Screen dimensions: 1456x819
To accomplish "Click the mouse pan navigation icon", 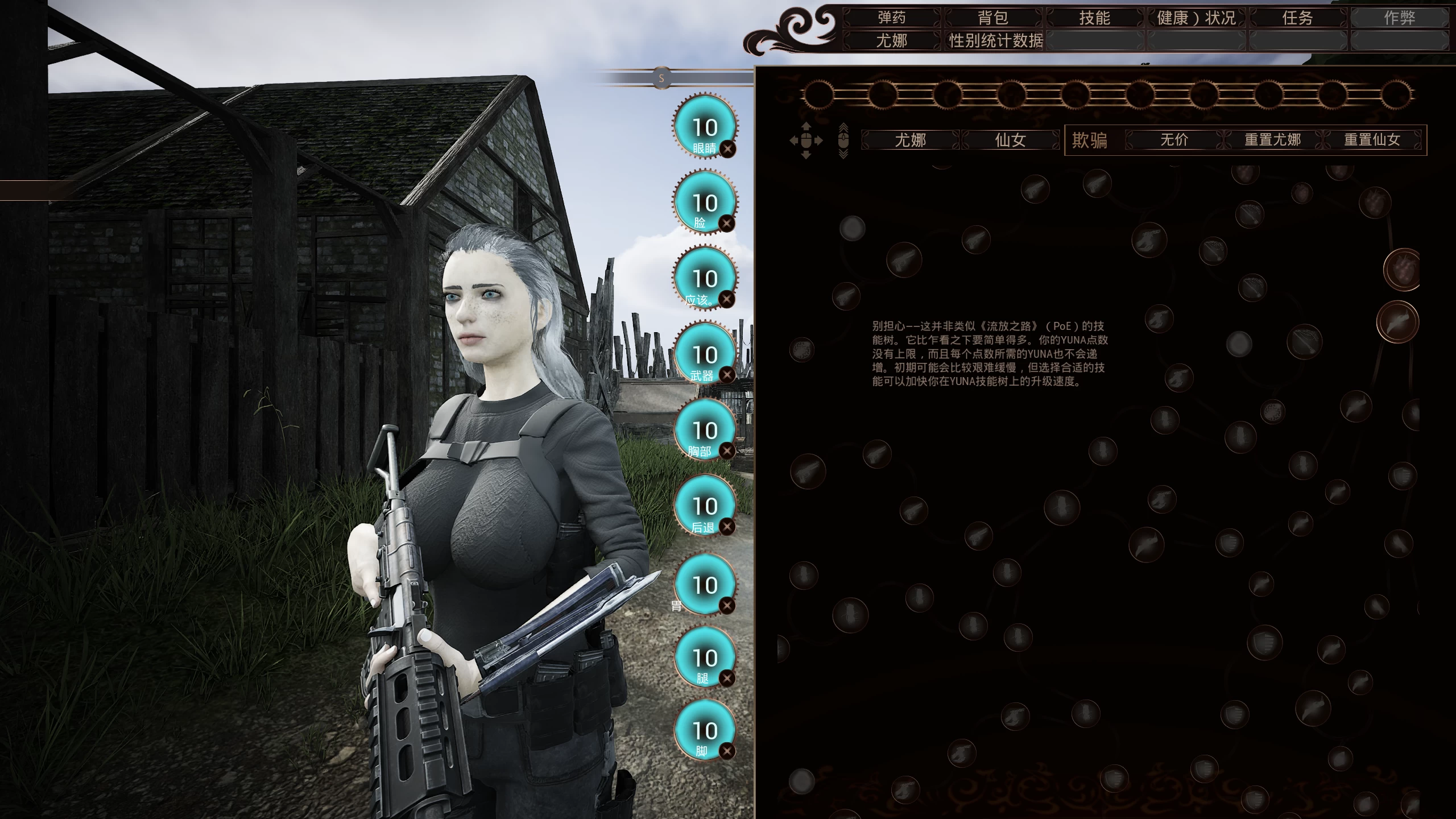I will (x=806, y=141).
